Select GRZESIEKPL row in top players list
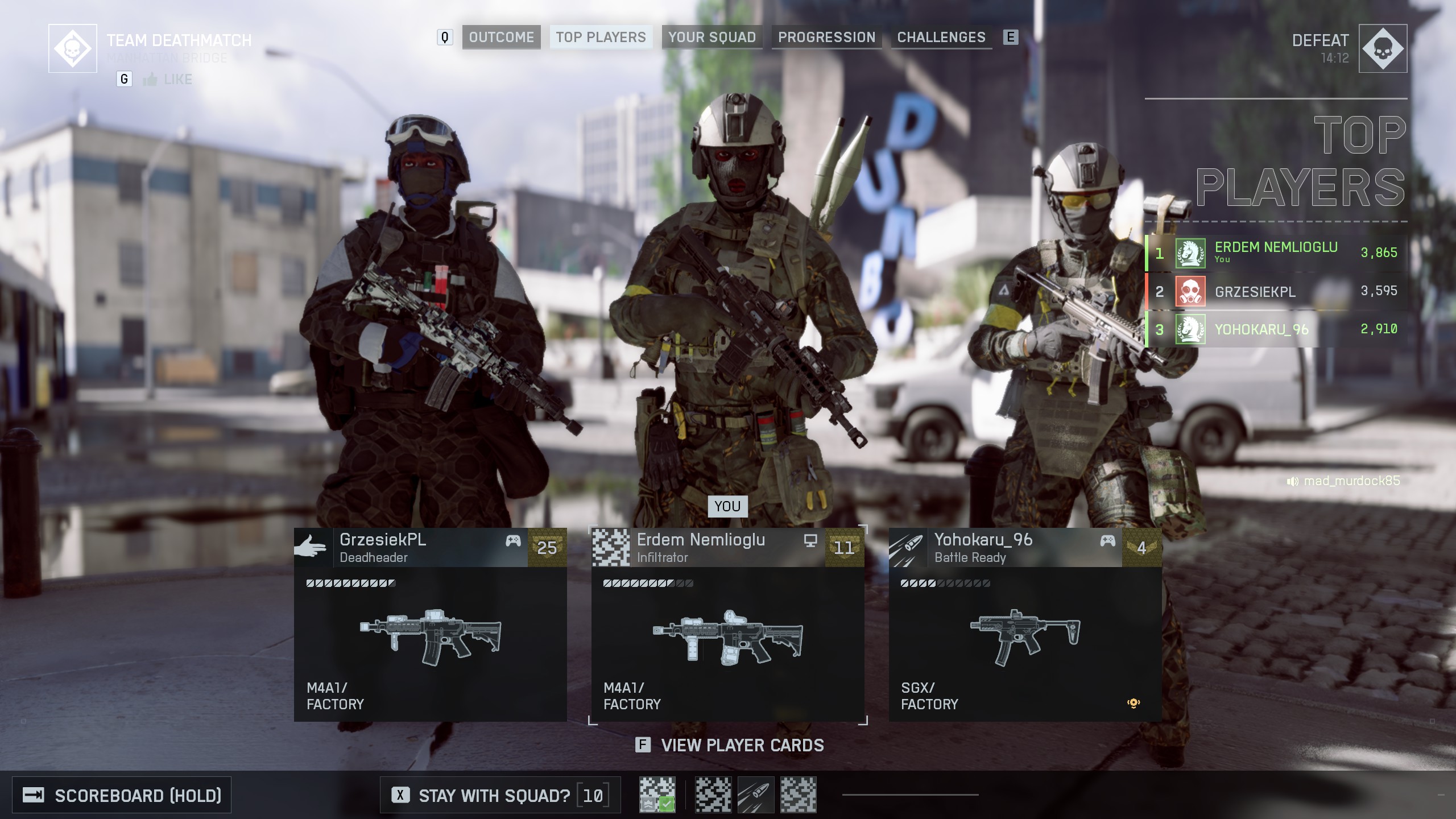Image resolution: width=1456 pixels, height=819 pixels. [1276, 291]
